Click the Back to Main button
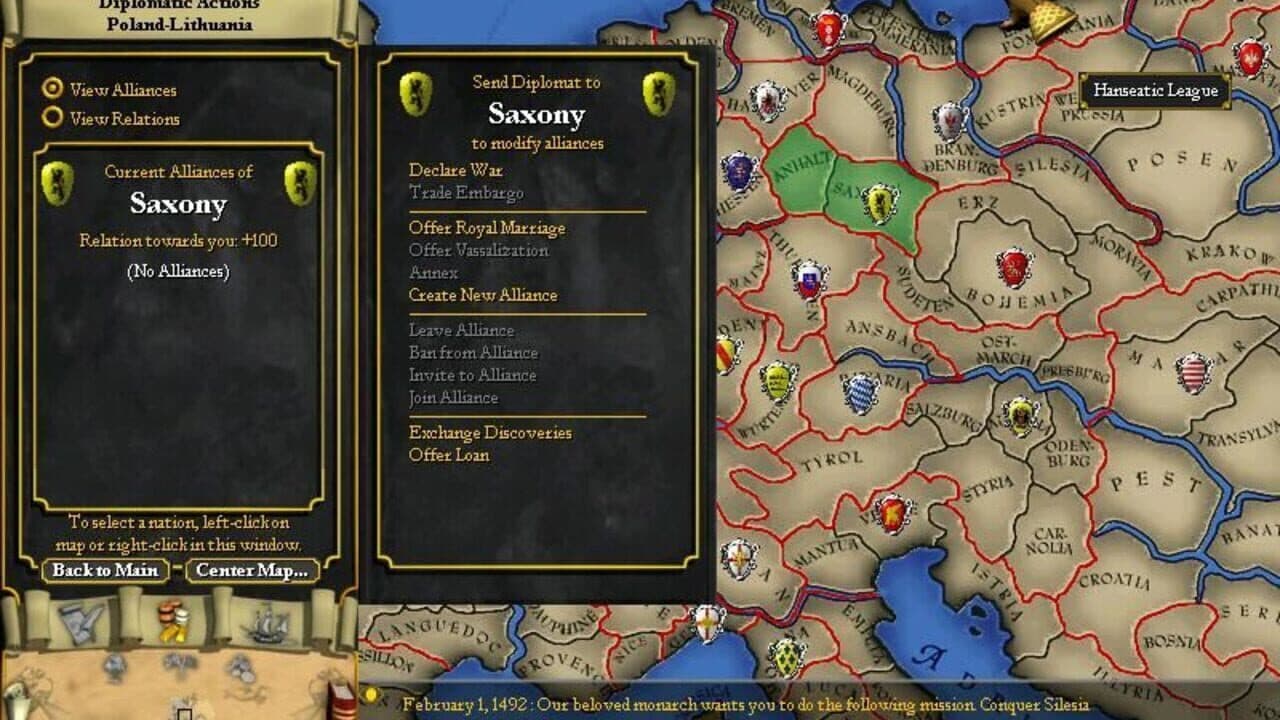Screen dimensions: 1280x720 [103, 571]
